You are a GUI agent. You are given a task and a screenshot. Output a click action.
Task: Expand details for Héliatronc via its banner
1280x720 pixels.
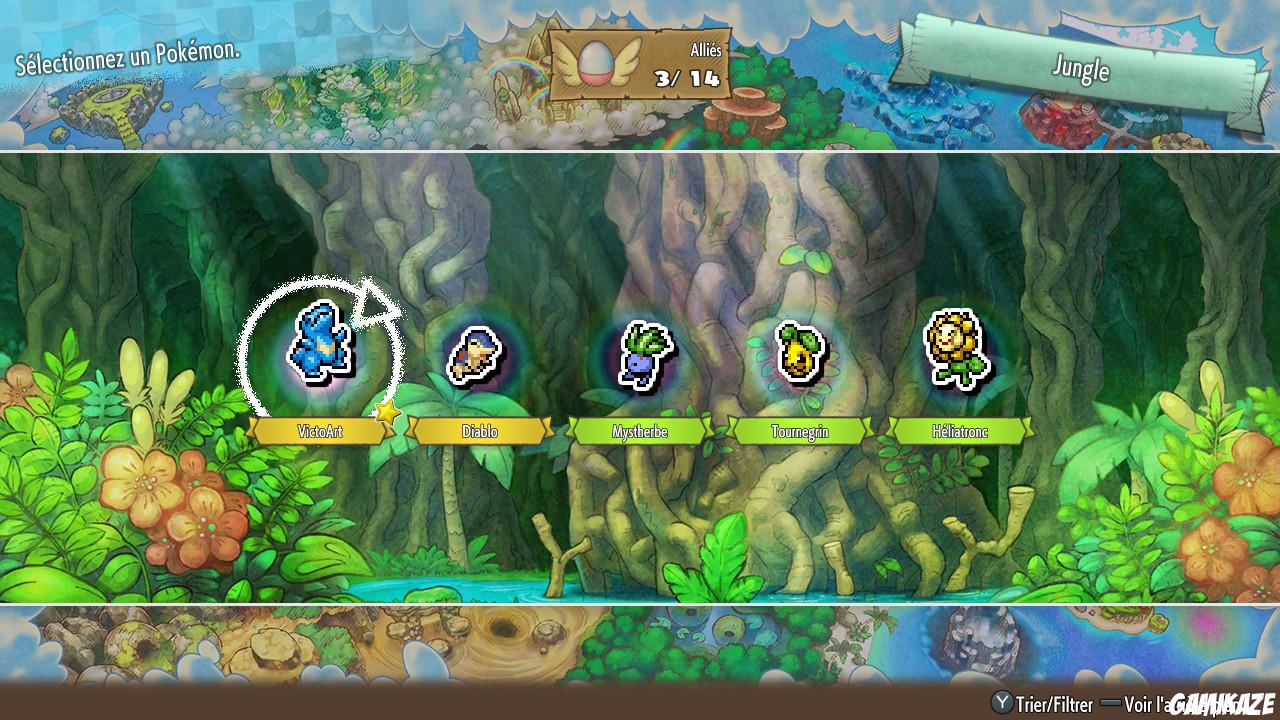click(x=958, y=431)
